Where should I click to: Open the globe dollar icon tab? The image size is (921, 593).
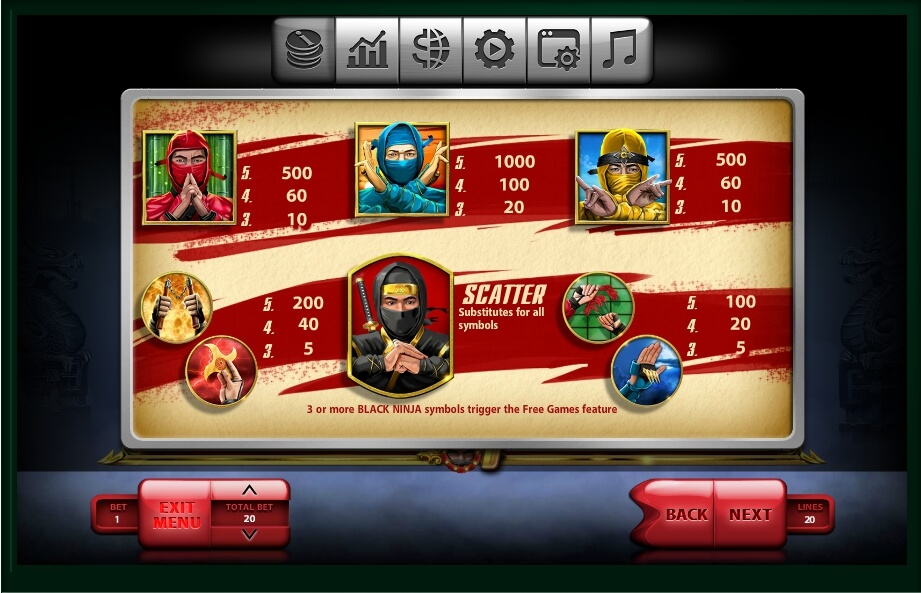431,50
